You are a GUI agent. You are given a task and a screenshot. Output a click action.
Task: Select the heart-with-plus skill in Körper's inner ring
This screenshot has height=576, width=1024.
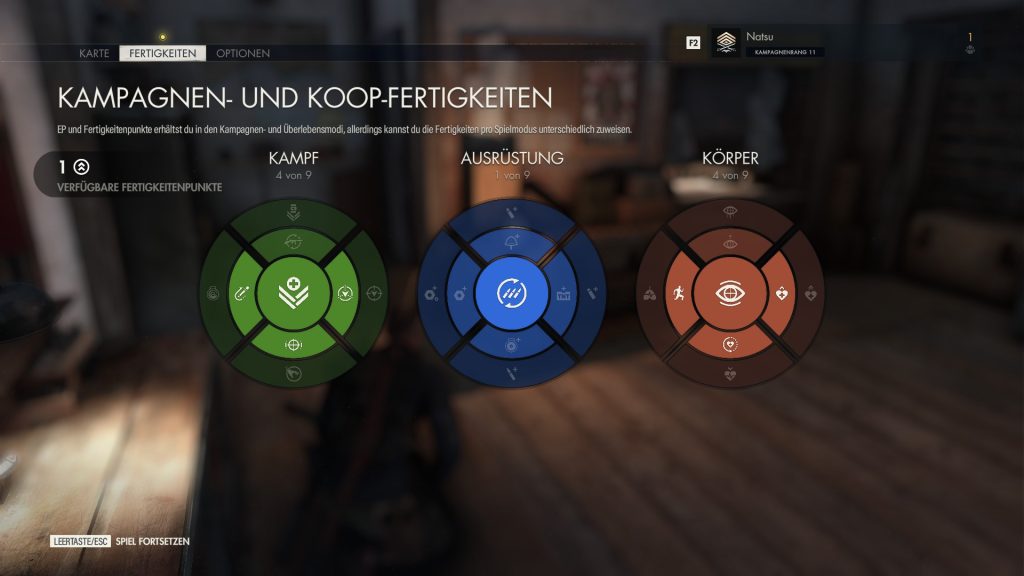coord(781,294)
